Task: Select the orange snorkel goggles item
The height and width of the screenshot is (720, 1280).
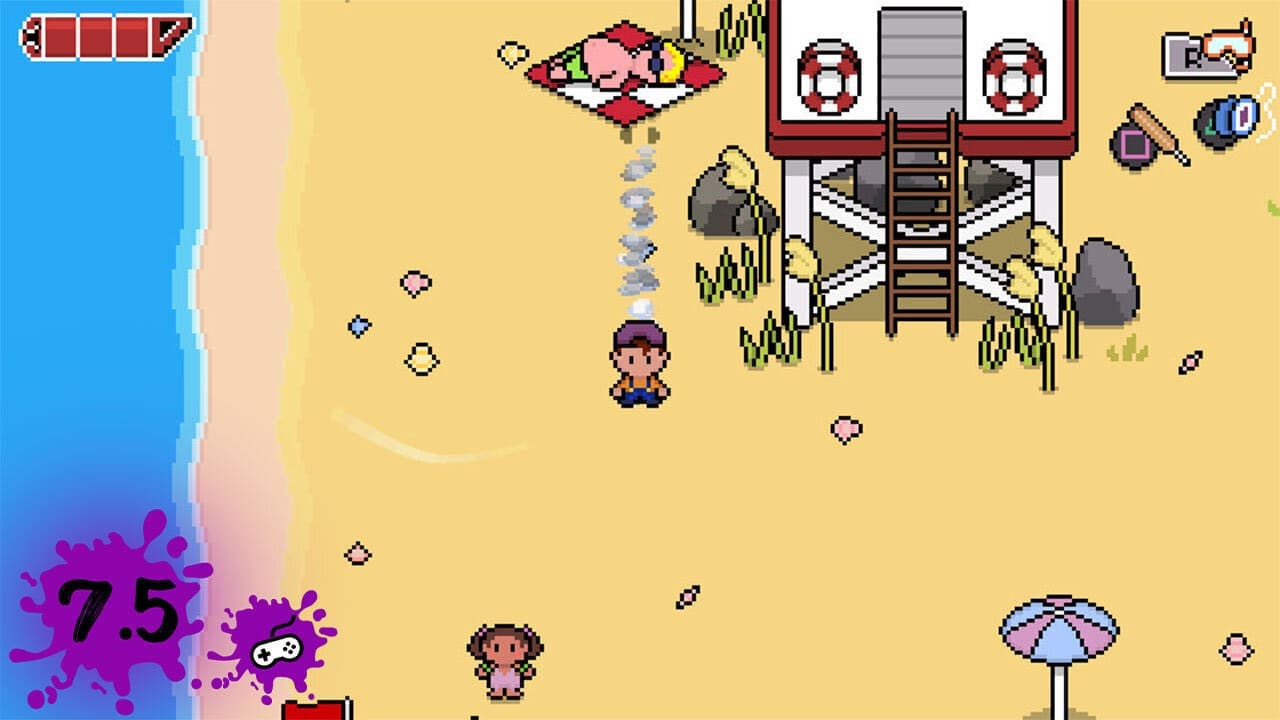Action: click(1229, 45)
